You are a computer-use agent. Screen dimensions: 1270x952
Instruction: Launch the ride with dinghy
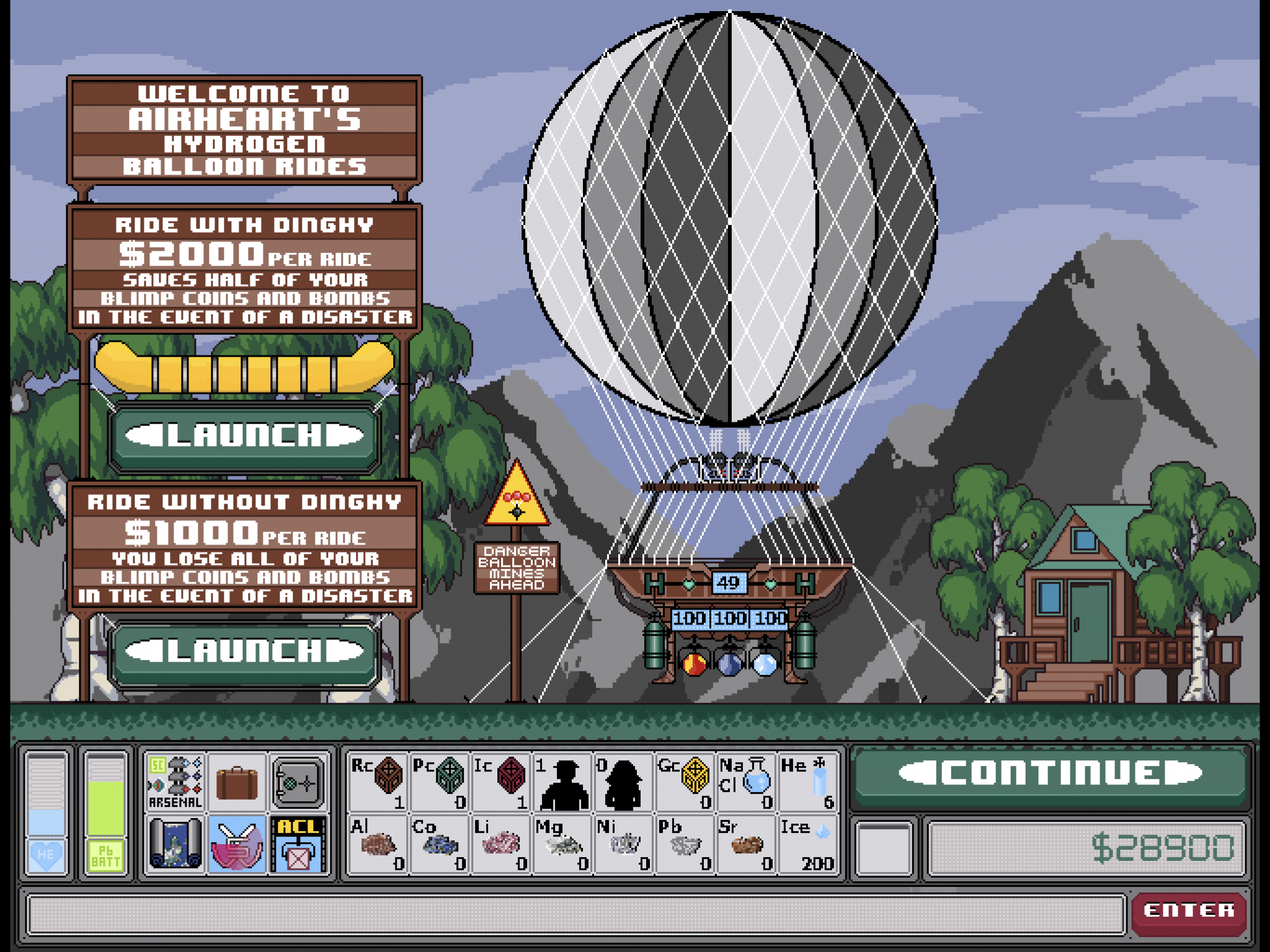[x=243, y=436]
